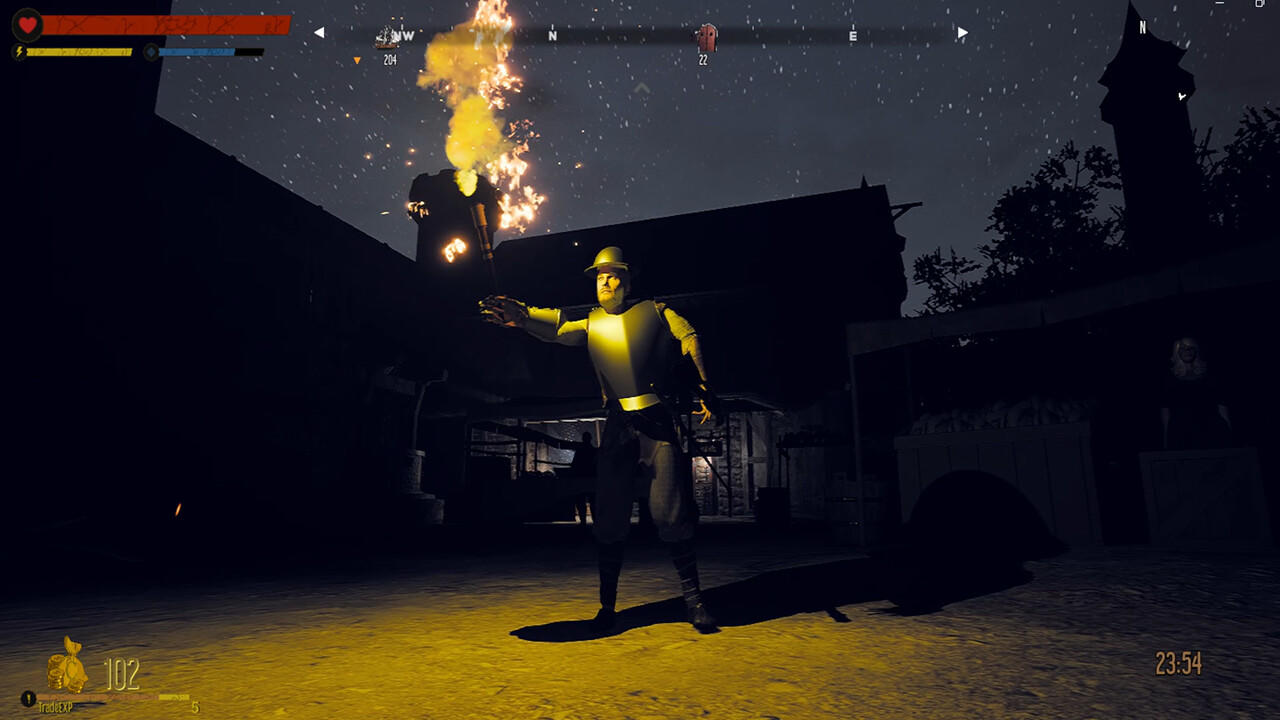
Task: Click the heart health icon
Action: tap(27, 24)
